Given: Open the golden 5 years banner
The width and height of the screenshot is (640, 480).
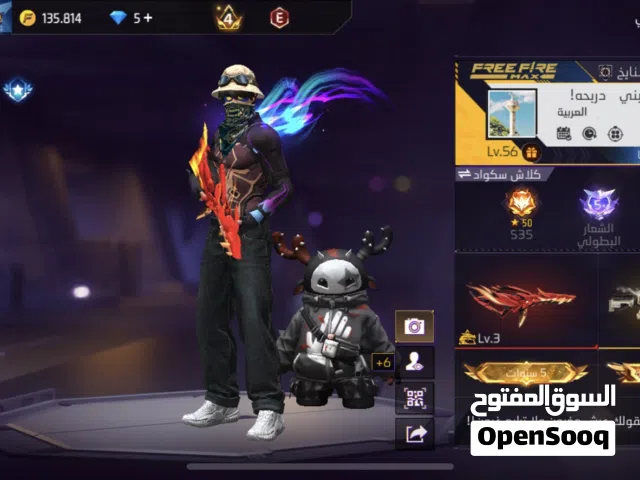Looking at the screenshot, I should pos(524,374).
